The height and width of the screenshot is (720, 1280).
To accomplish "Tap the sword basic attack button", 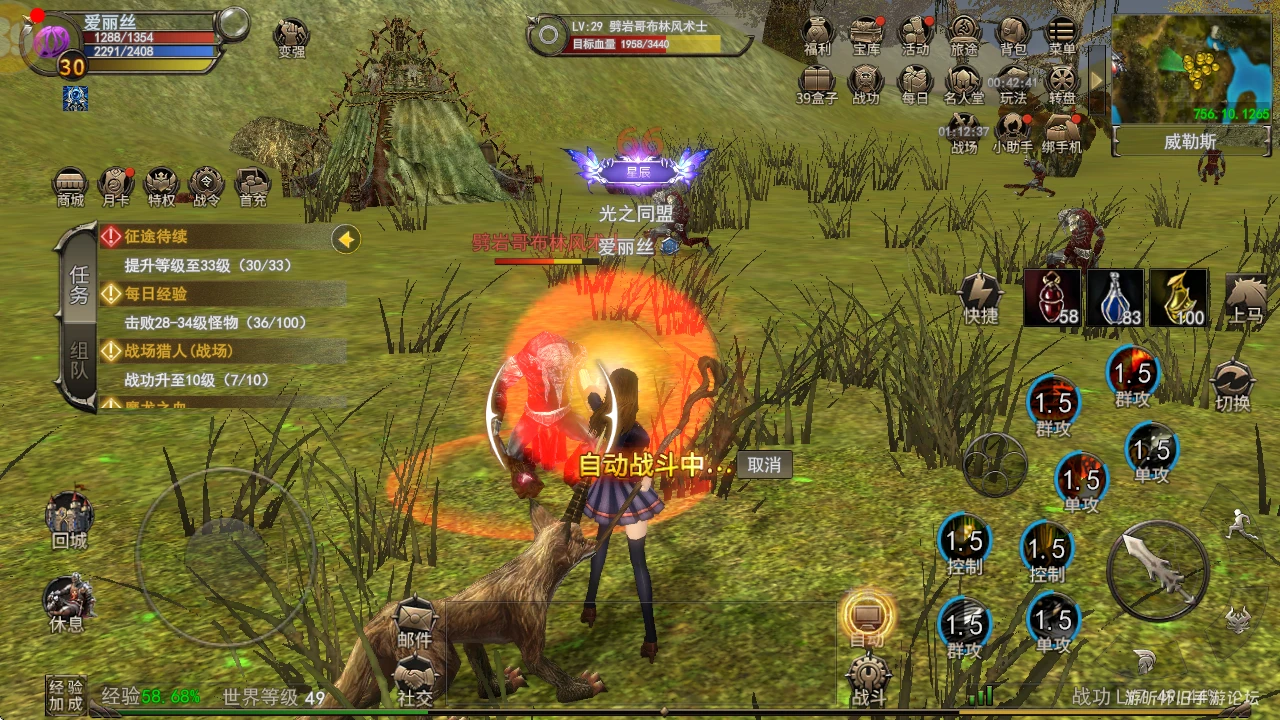I will tap(1158, 571).
